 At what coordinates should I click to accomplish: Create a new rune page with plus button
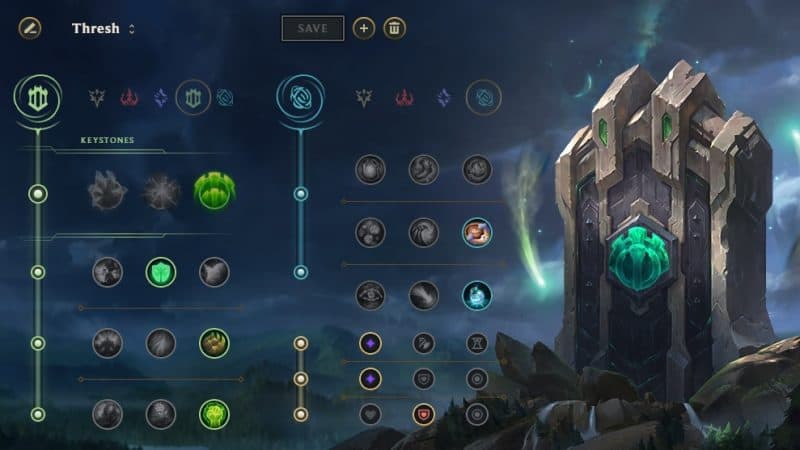[x=364, y=28]
